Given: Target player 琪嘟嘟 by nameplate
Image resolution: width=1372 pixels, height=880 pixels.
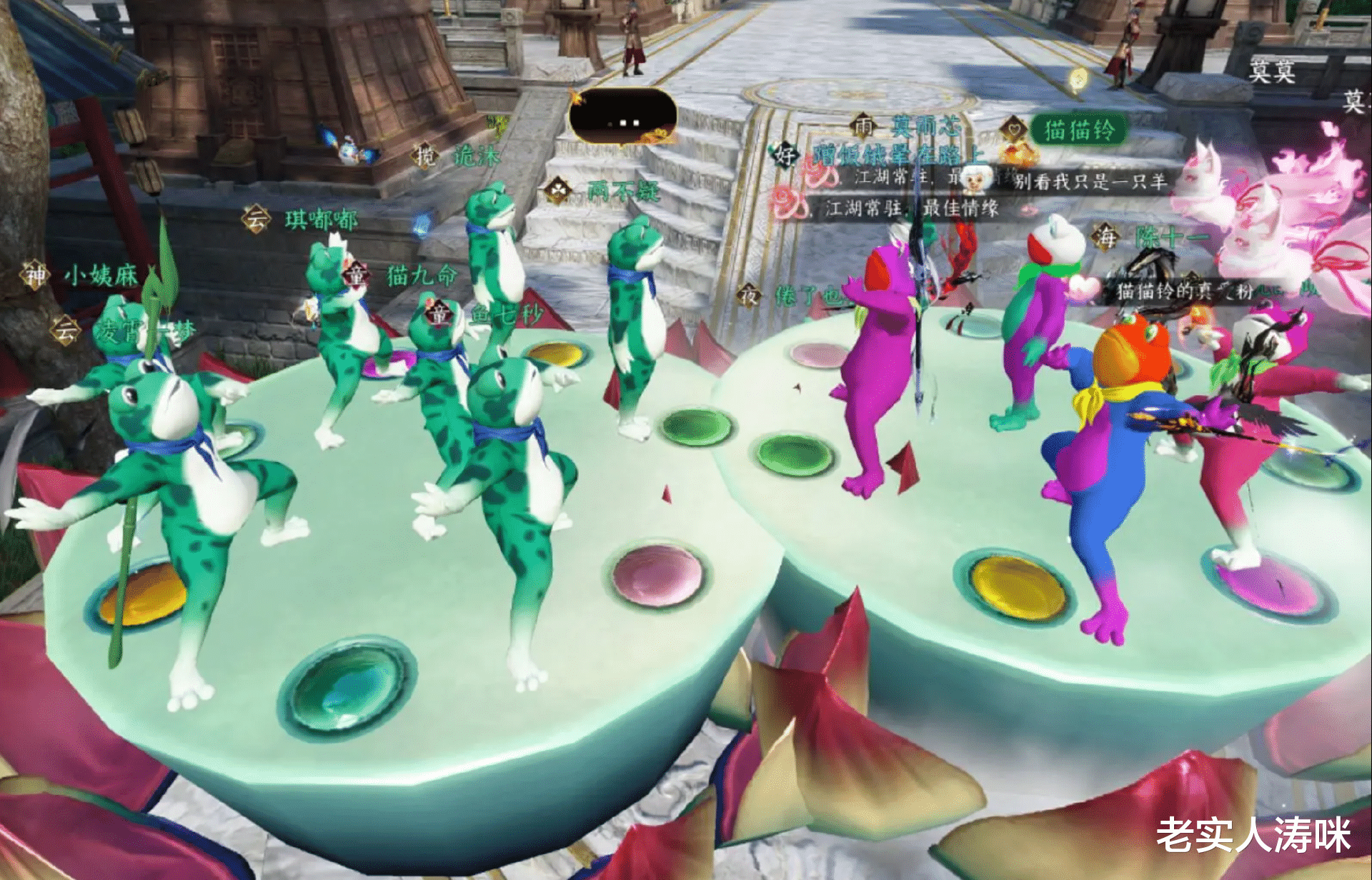Looking at the screenshot, I should click(320, 219).
